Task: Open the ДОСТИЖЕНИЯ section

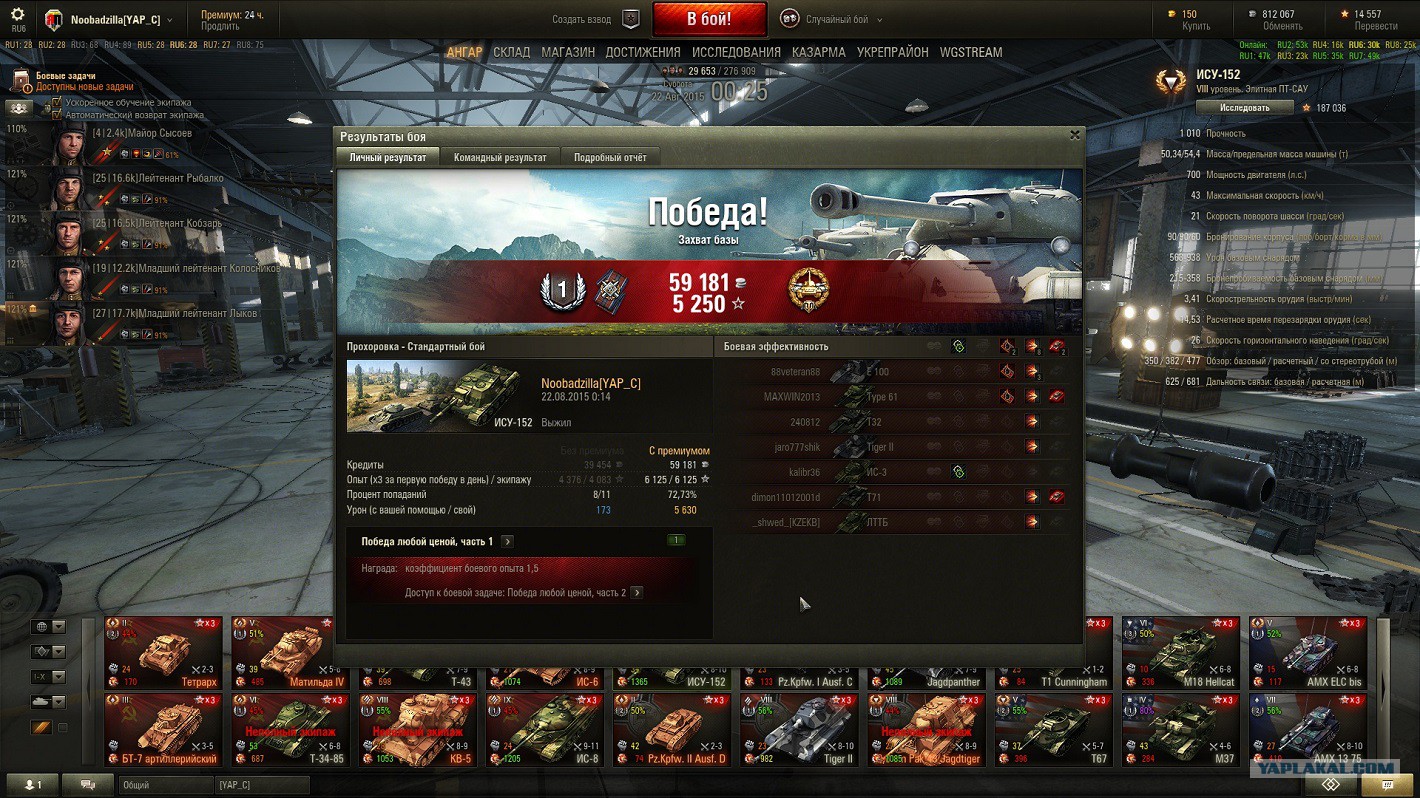Action: pyautogui.click(x=643, y=52)
